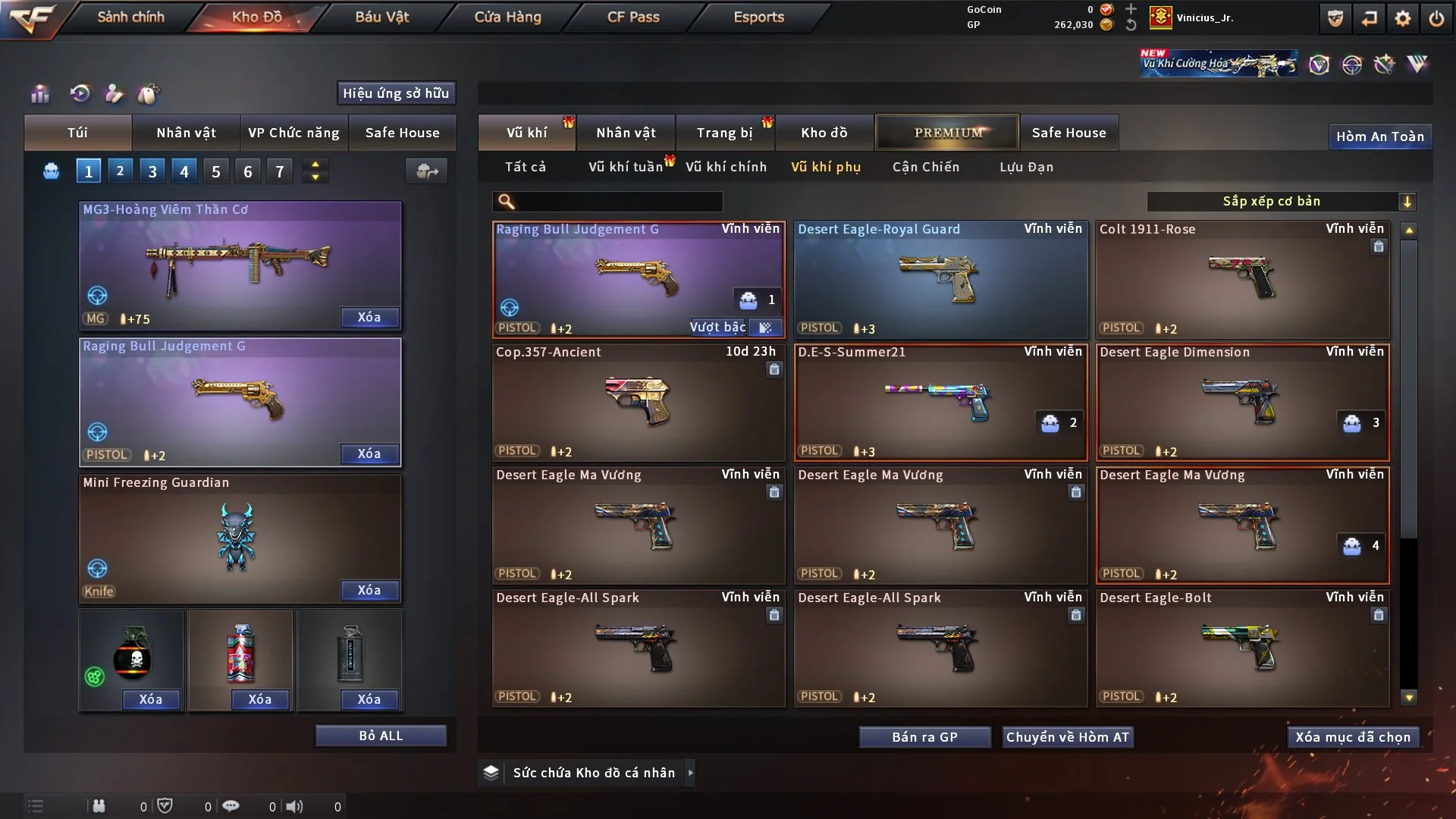Open the CF Pass page
Image resolution: width=1456 pixels, height=819 pixels.
tap(633, 17)
